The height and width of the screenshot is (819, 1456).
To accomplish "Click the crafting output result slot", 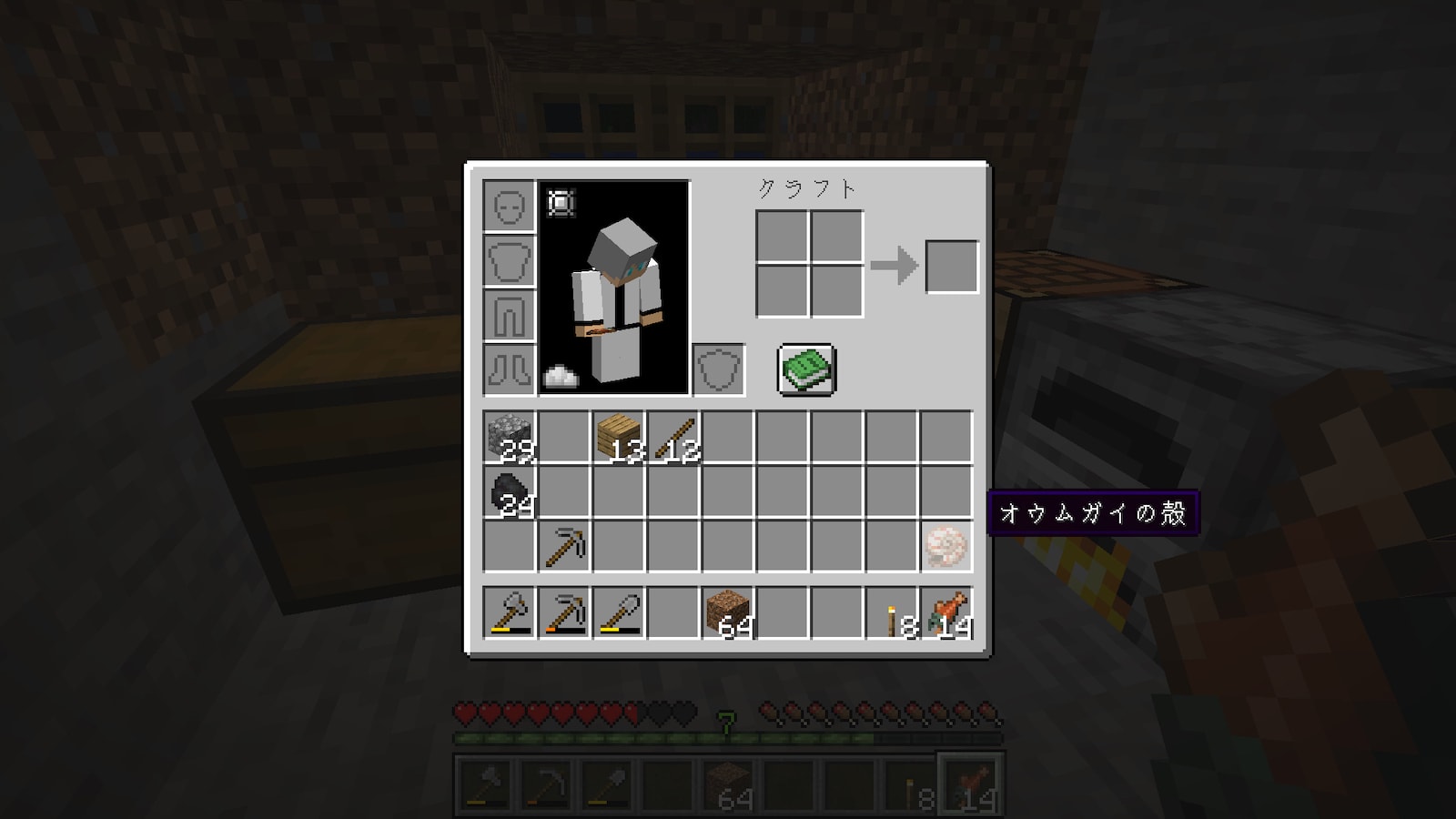I will tap(952, 267).
